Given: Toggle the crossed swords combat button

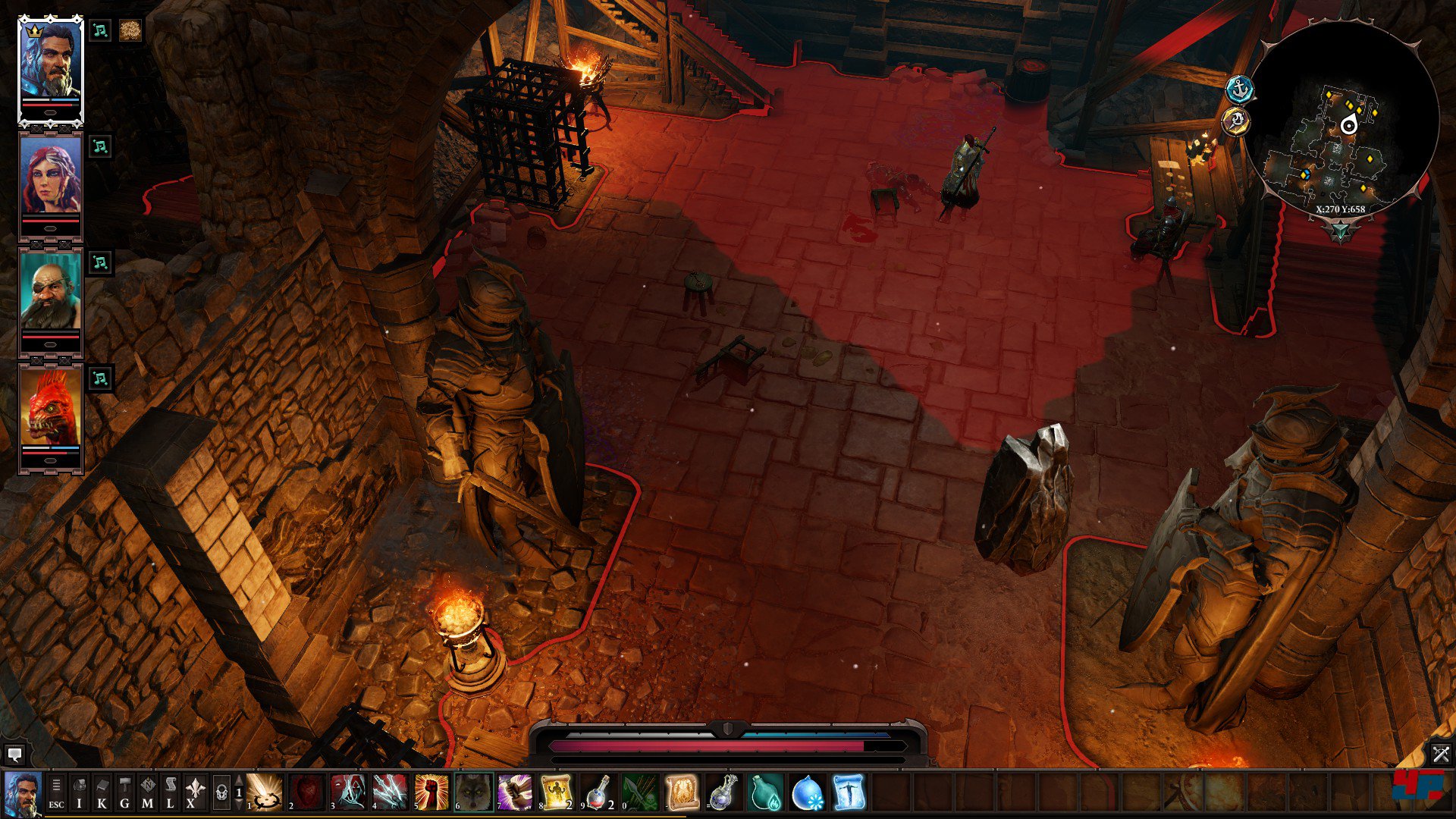Looking at the screenshot, I should click(x=1440, y=754).
